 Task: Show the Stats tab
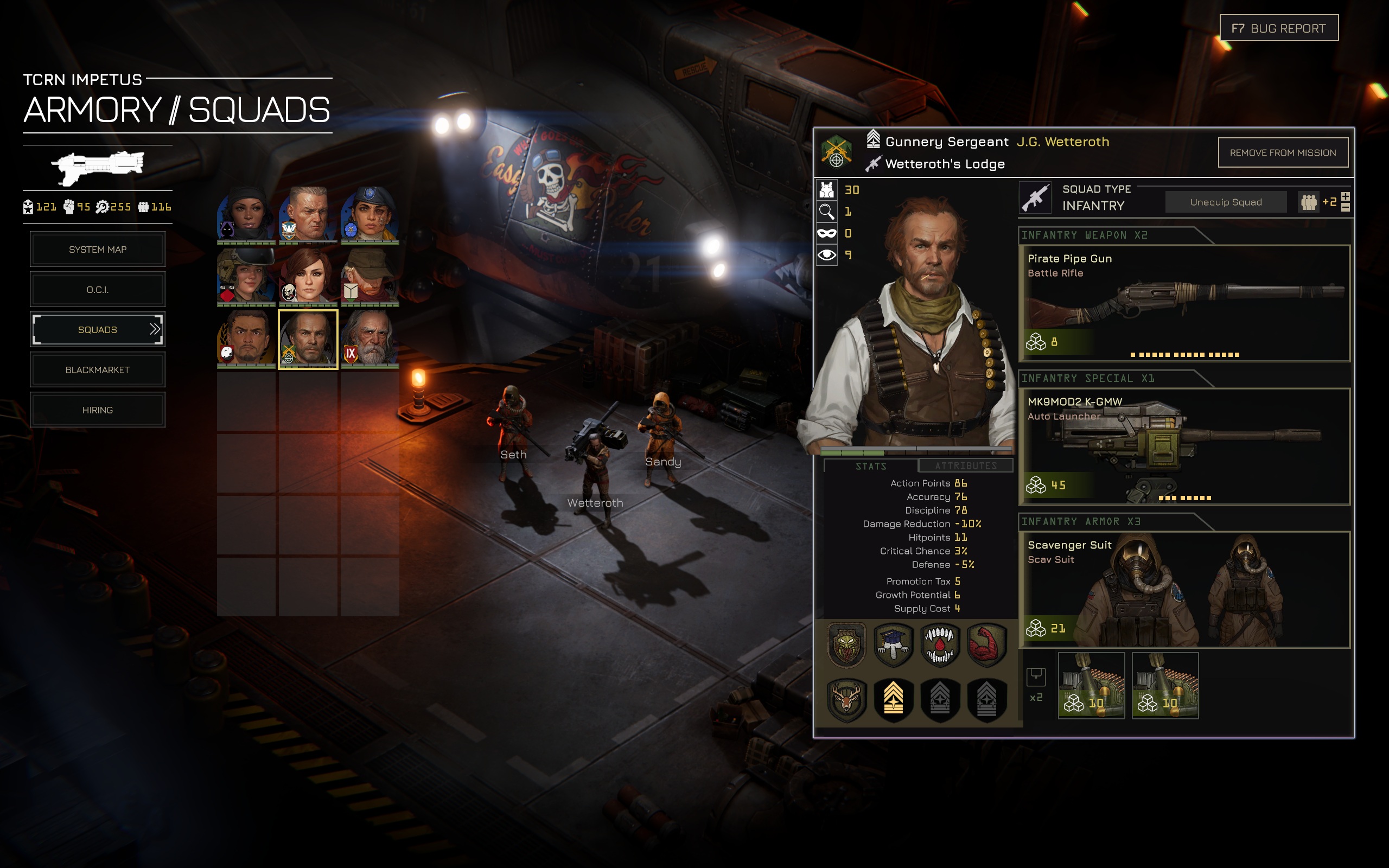click(x=871, y=465)
